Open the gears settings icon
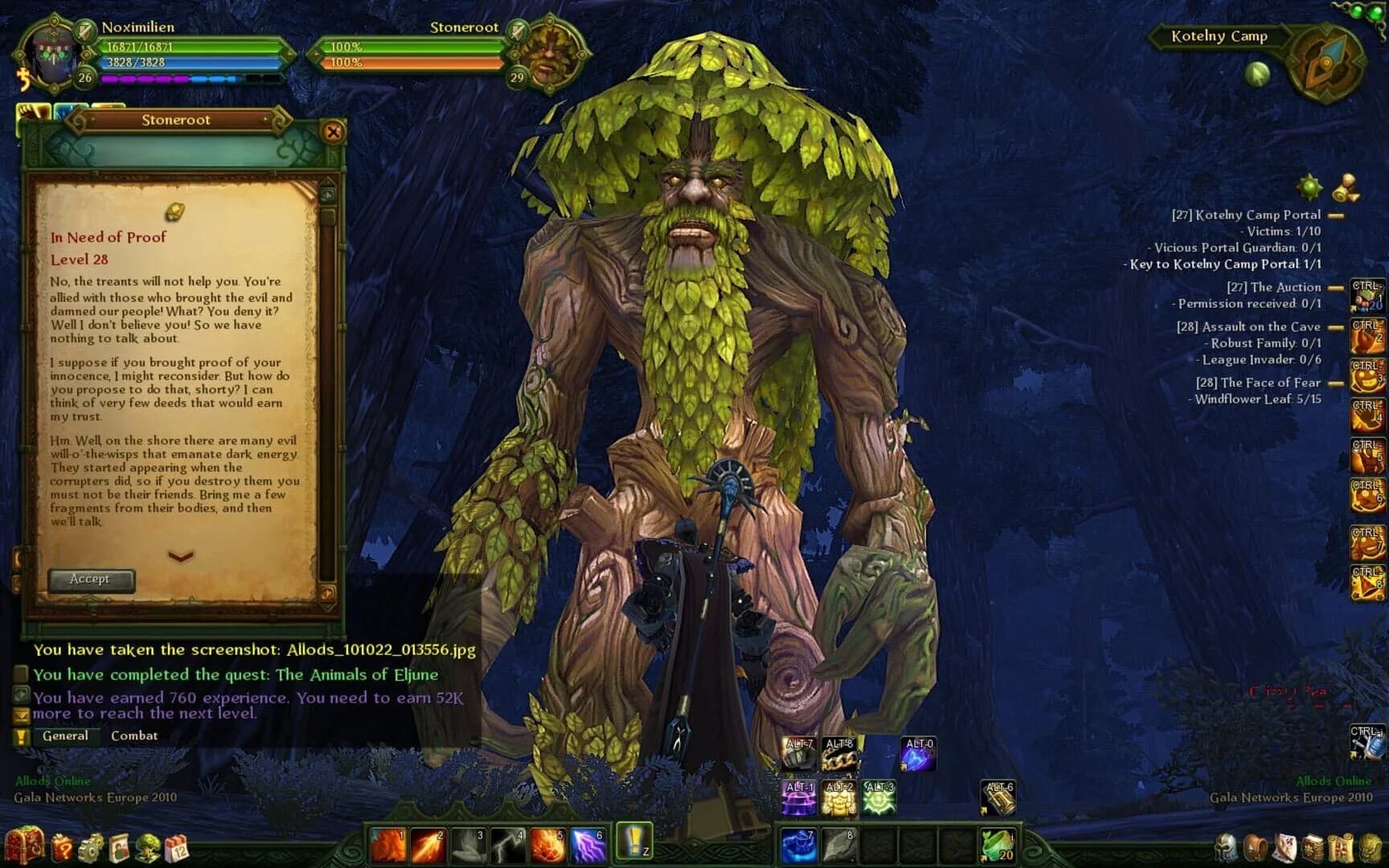This screenshot has width=1389, height=868. coord(92,848)
